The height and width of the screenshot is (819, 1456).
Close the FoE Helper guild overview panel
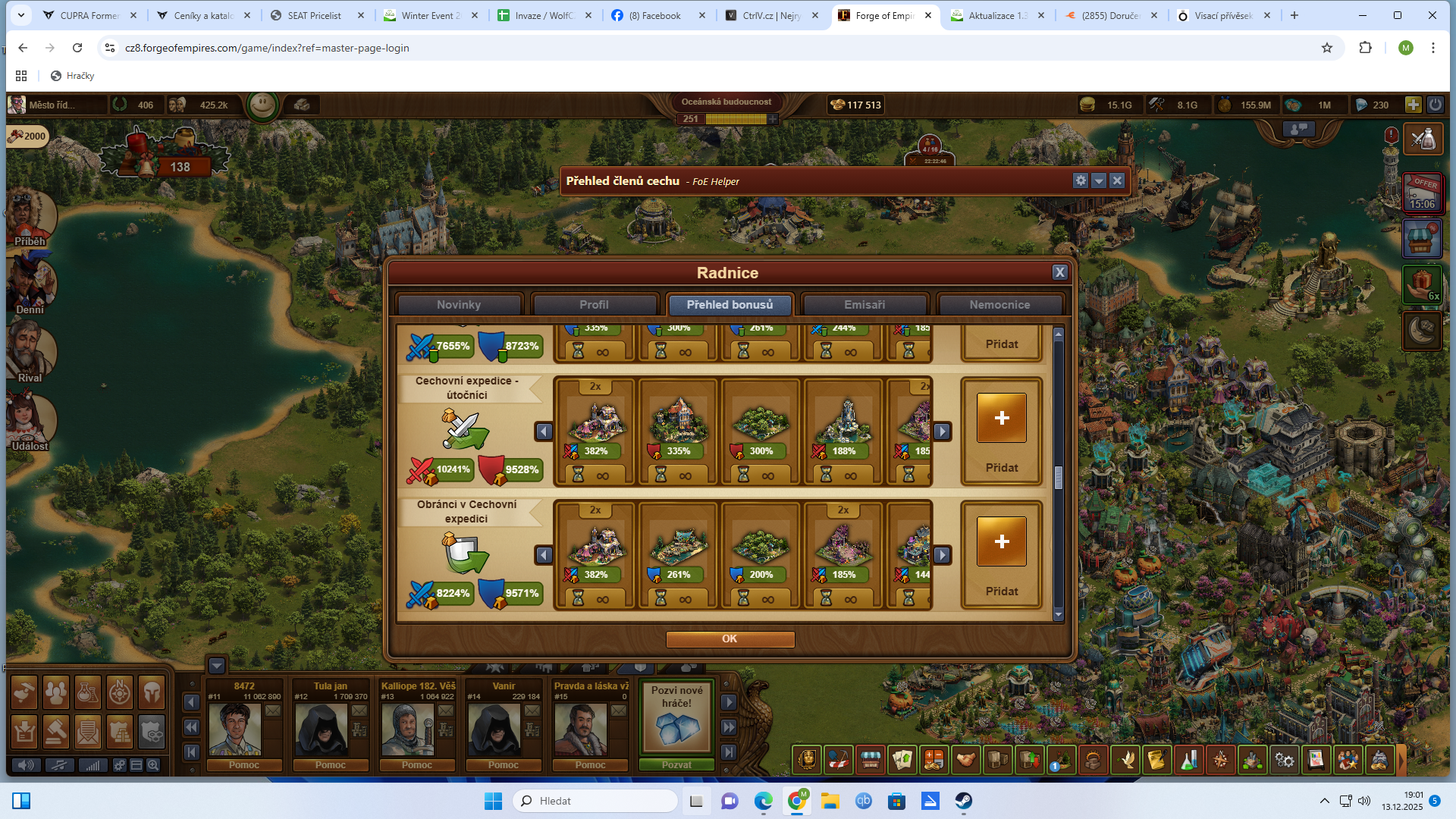(1117, 180)
